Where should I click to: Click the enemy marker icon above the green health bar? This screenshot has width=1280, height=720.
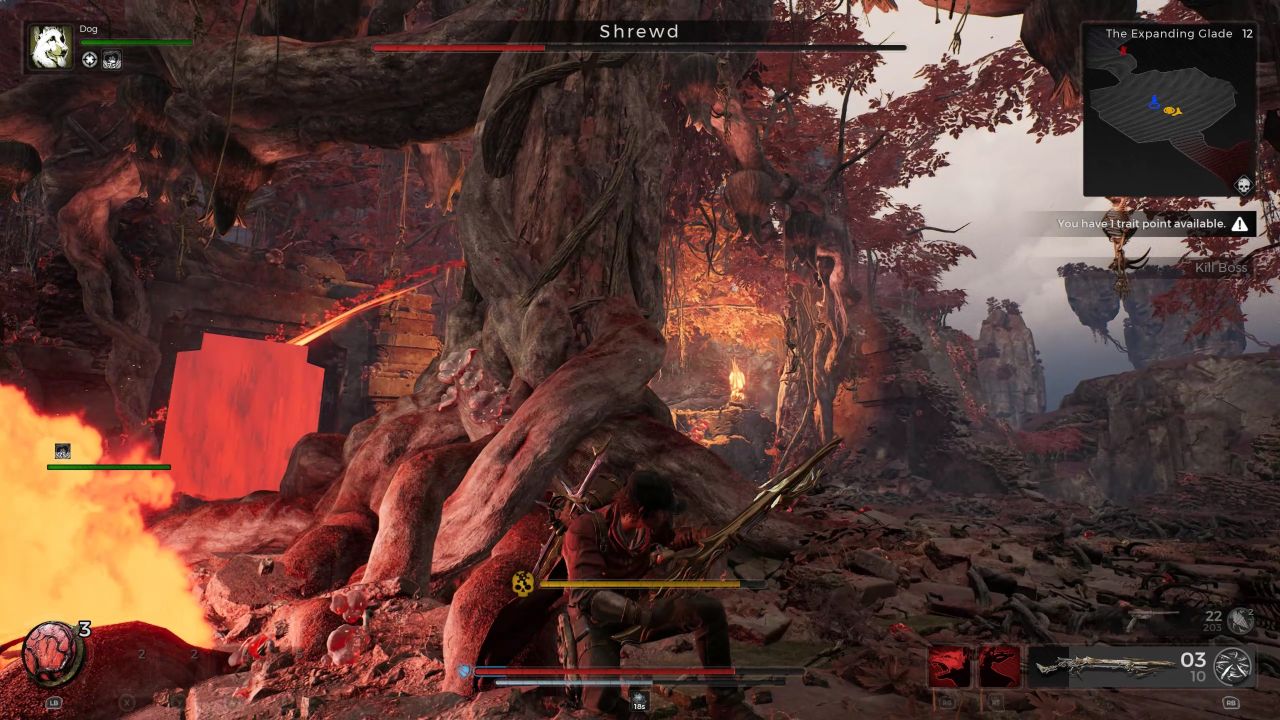[62, 452]
